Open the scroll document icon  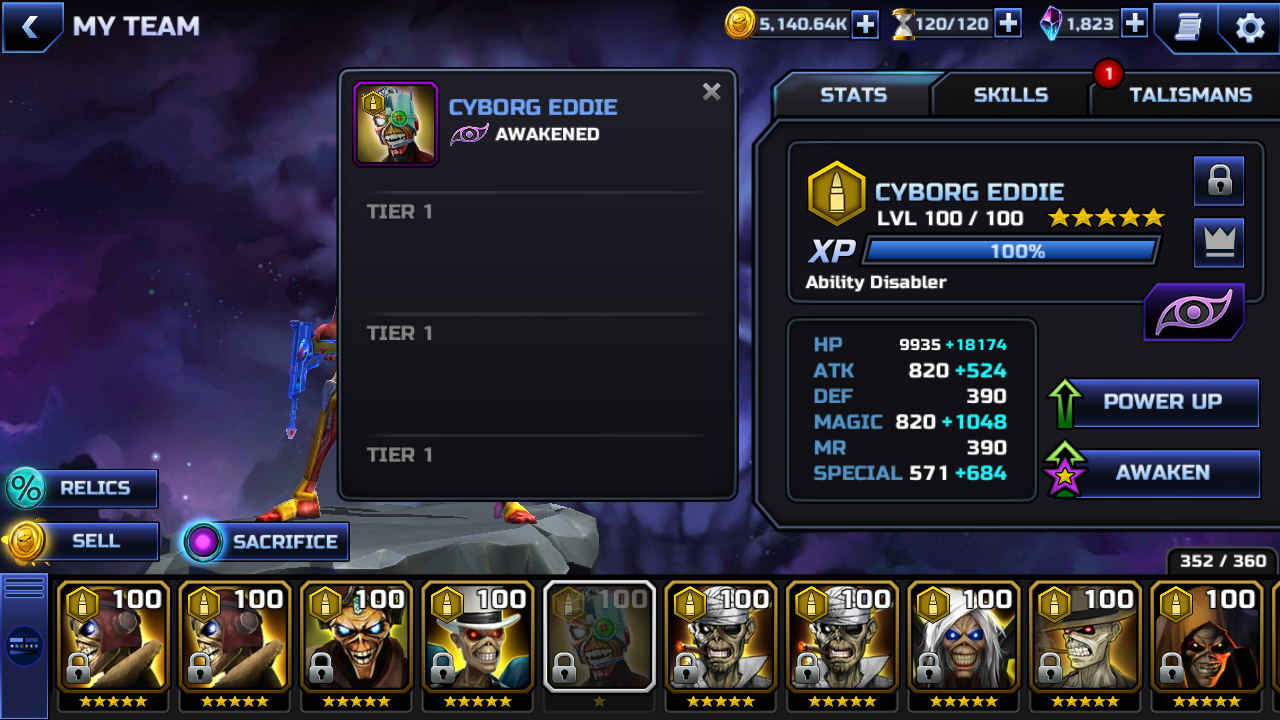(1187, 28)
